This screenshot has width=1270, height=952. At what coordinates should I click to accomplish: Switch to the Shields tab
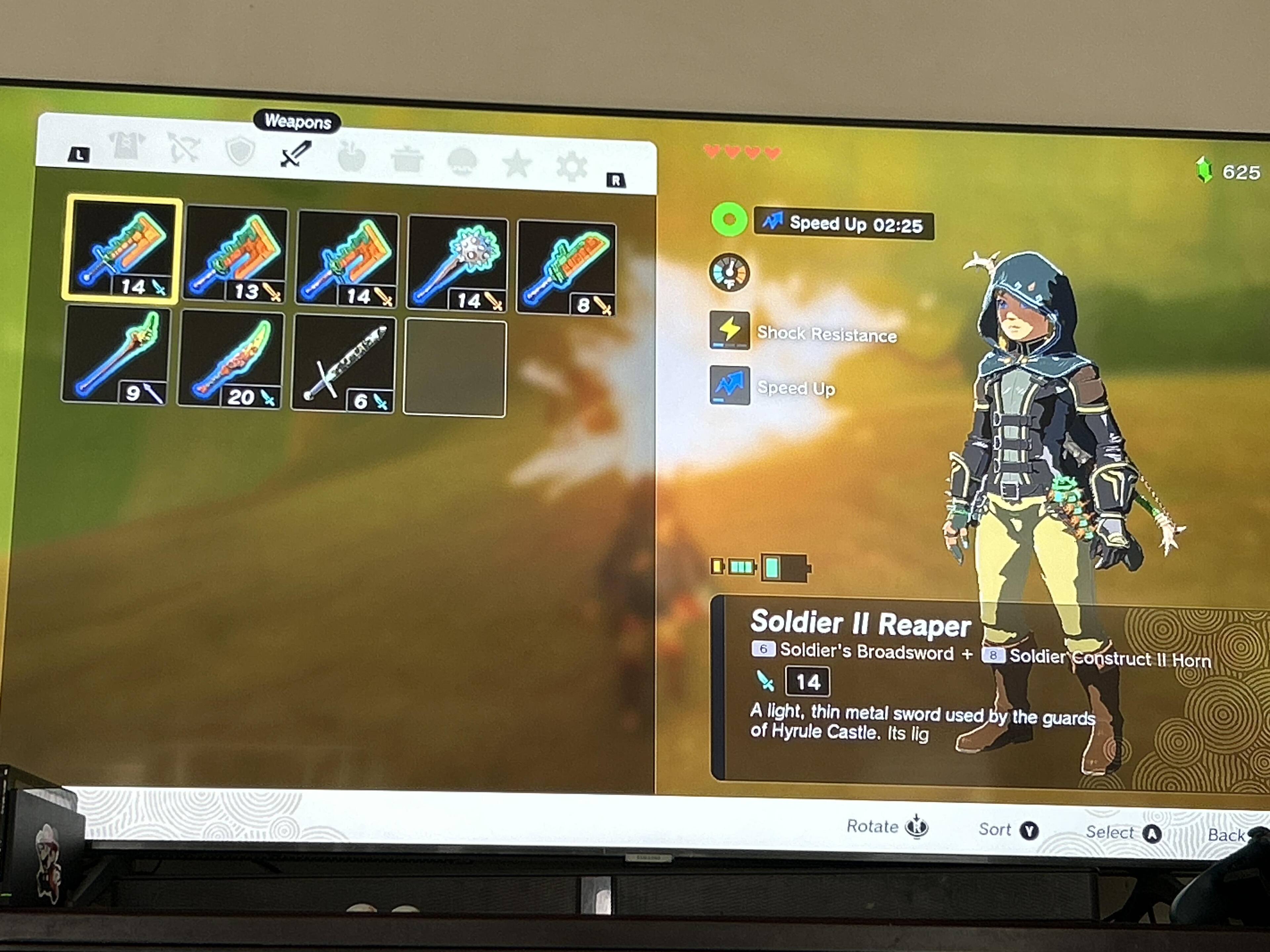coord(239,151)
